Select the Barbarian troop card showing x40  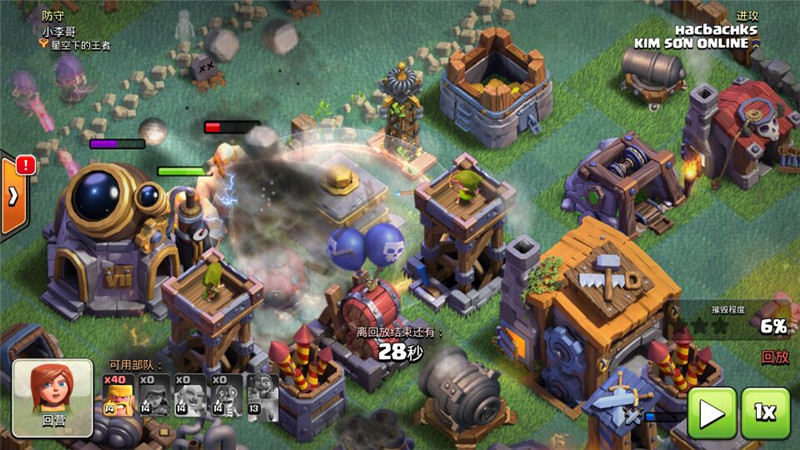coord(118,398)
